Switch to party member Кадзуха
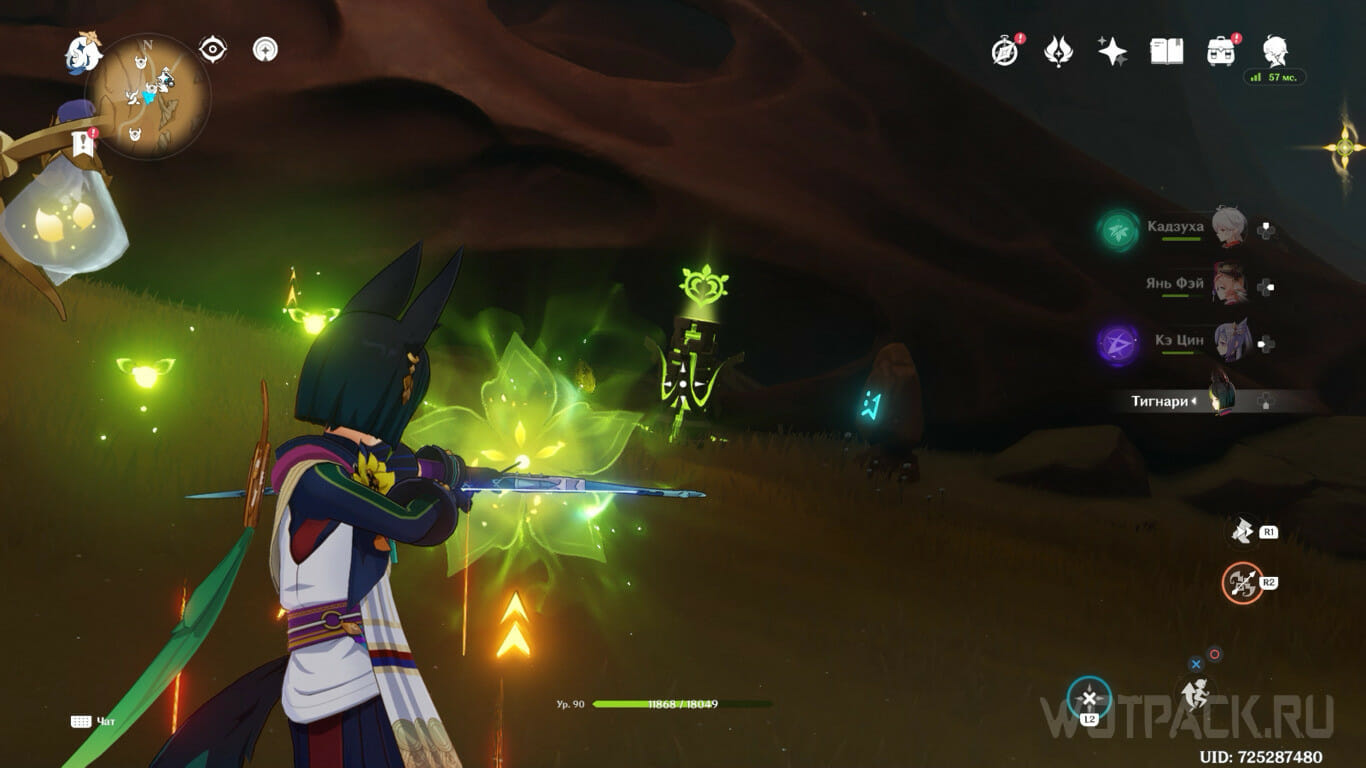This screenshot has height=768, width=1366. point(1229,228)
